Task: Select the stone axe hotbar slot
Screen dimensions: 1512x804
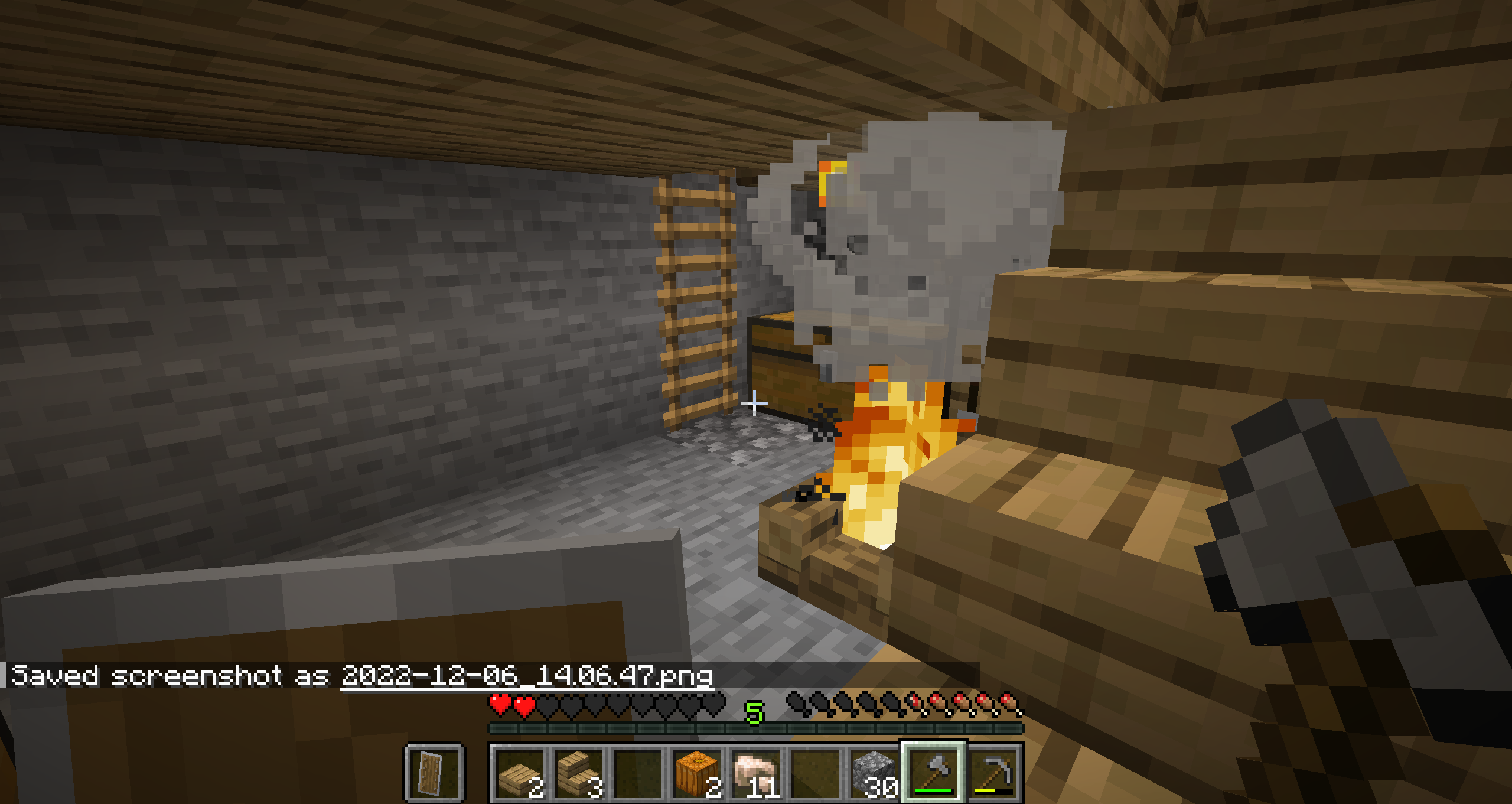Action: (933, 773)
